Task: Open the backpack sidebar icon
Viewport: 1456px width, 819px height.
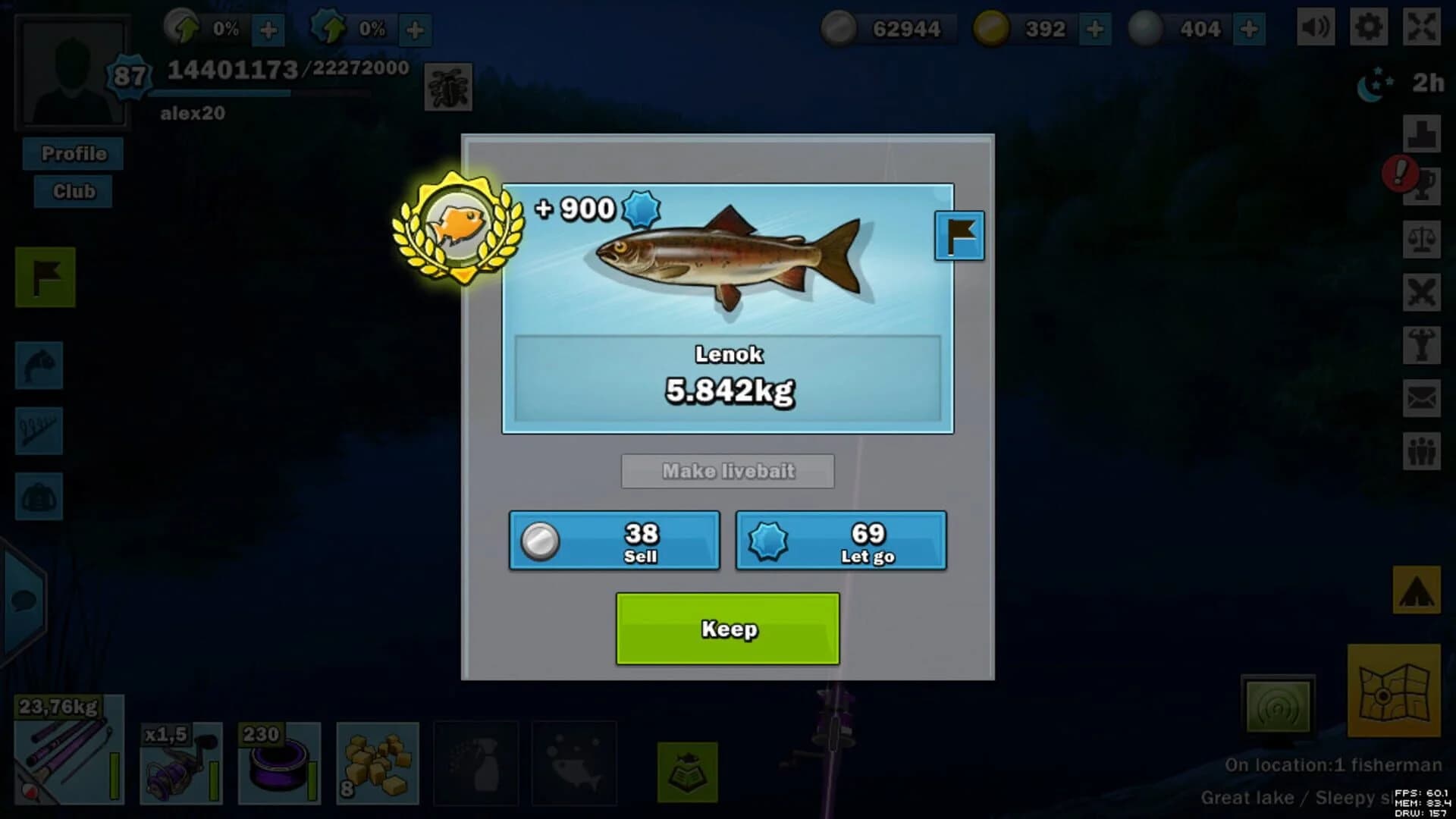Action: pos(39,497)
